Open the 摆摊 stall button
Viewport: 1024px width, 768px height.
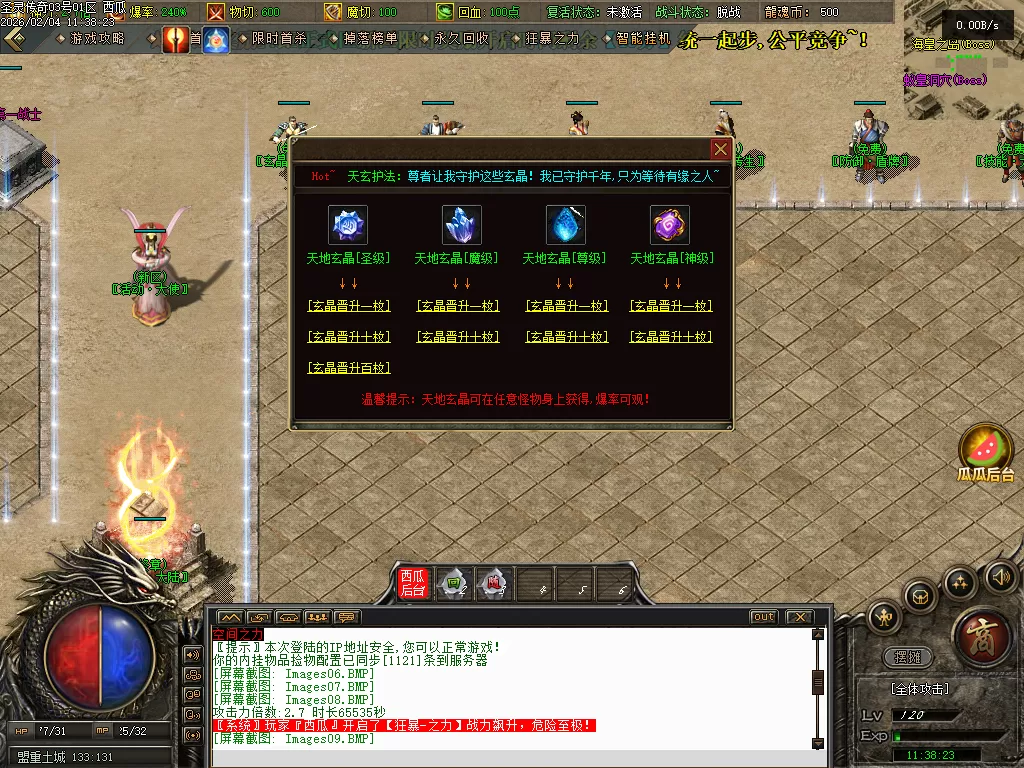tap(908, 657)
